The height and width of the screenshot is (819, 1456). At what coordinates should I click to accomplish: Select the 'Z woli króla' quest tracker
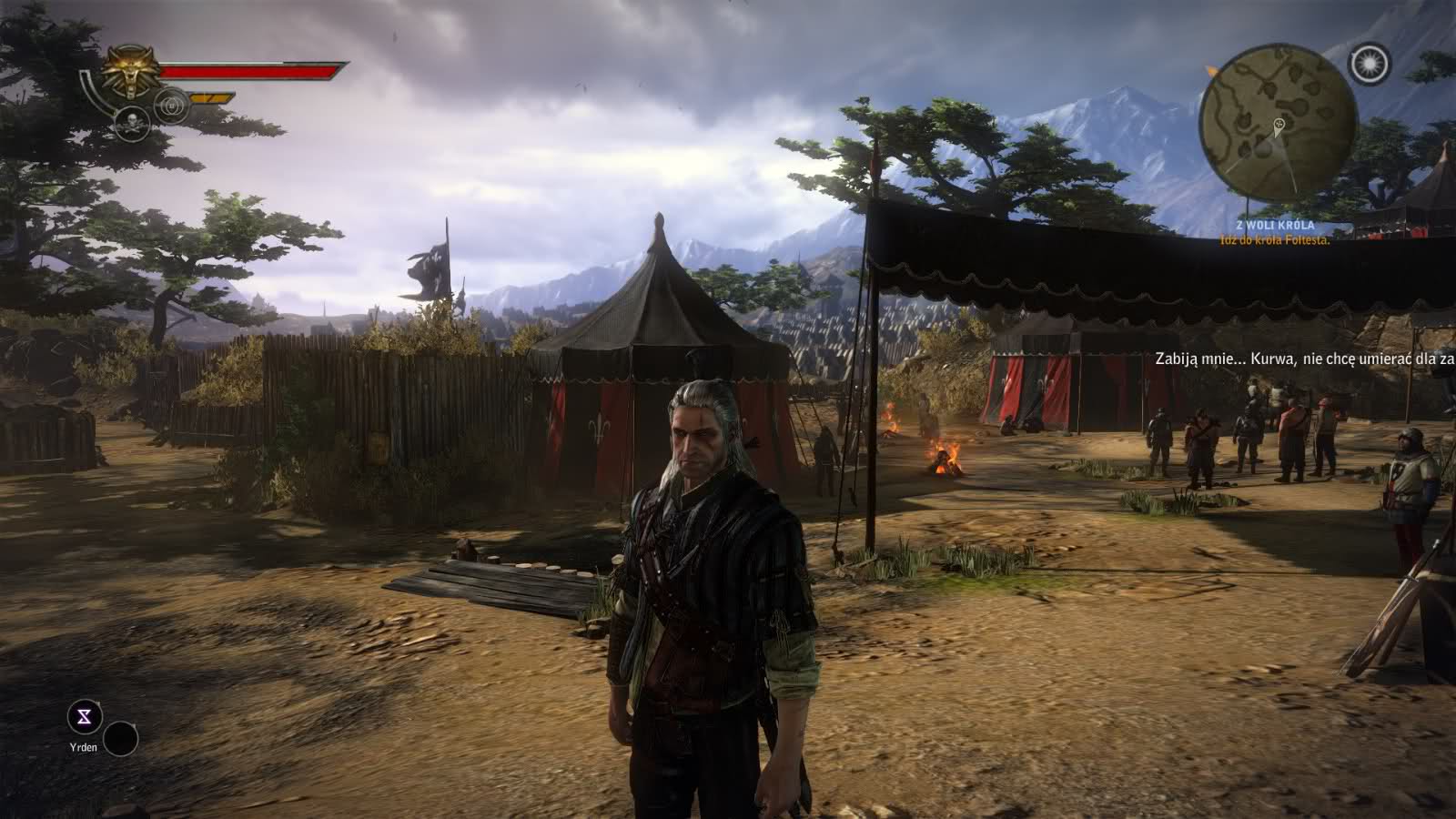point(1275,226)
